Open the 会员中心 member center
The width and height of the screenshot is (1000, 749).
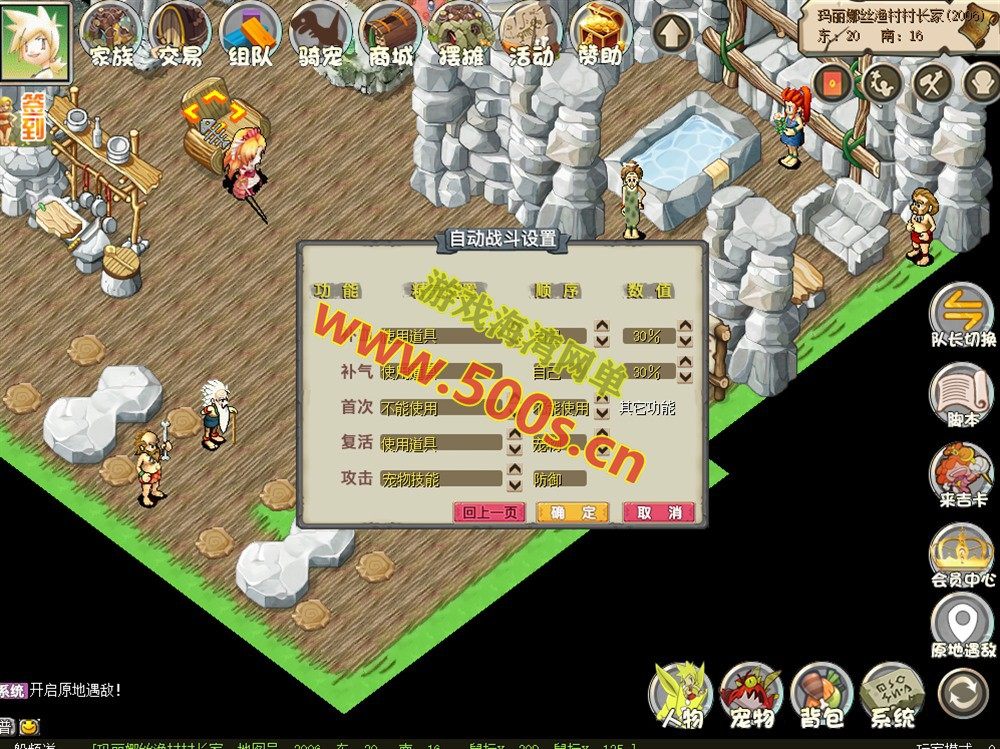click(962, 553)
